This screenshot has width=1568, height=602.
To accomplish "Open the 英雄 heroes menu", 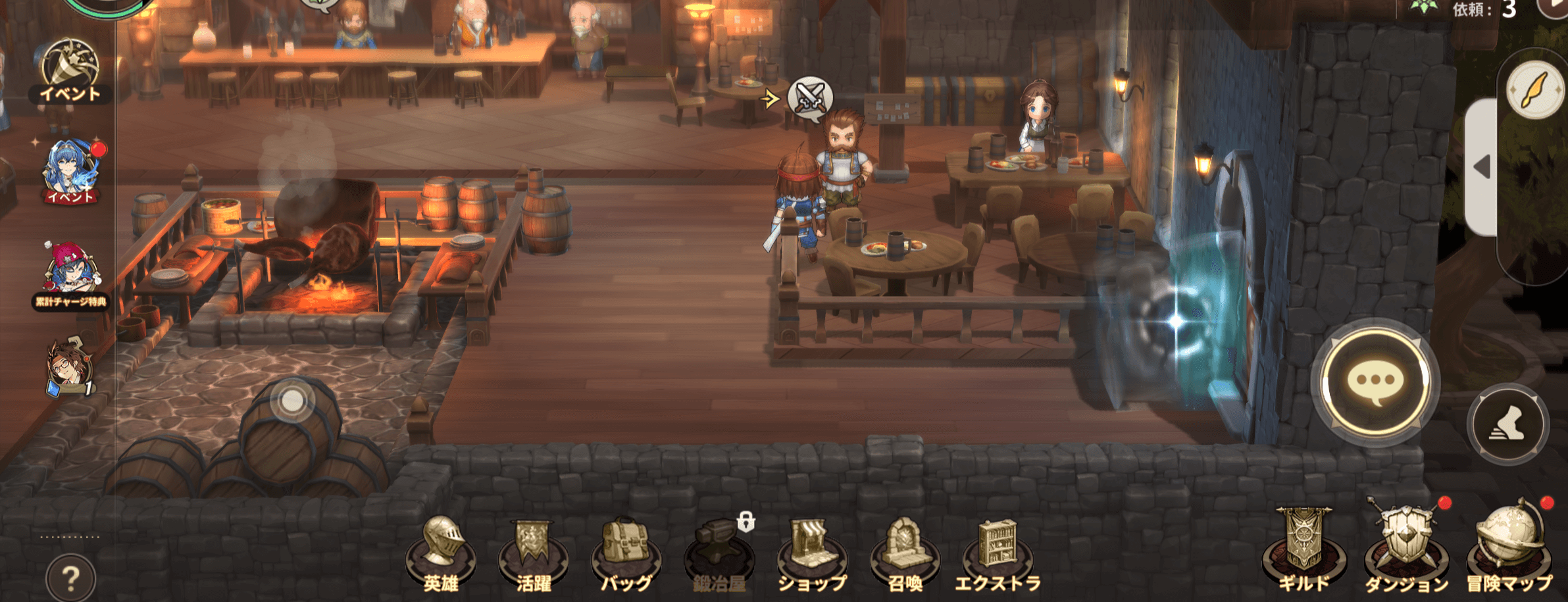I will (x=440, y=554).
